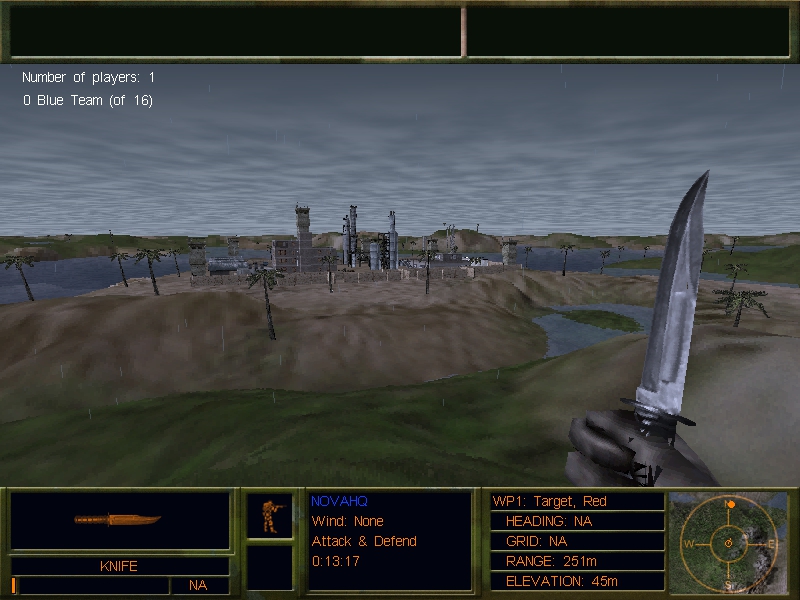Viewport: 800px width, 600px height.
Task: Click the soldier stance icon
Action: (269, 516)
